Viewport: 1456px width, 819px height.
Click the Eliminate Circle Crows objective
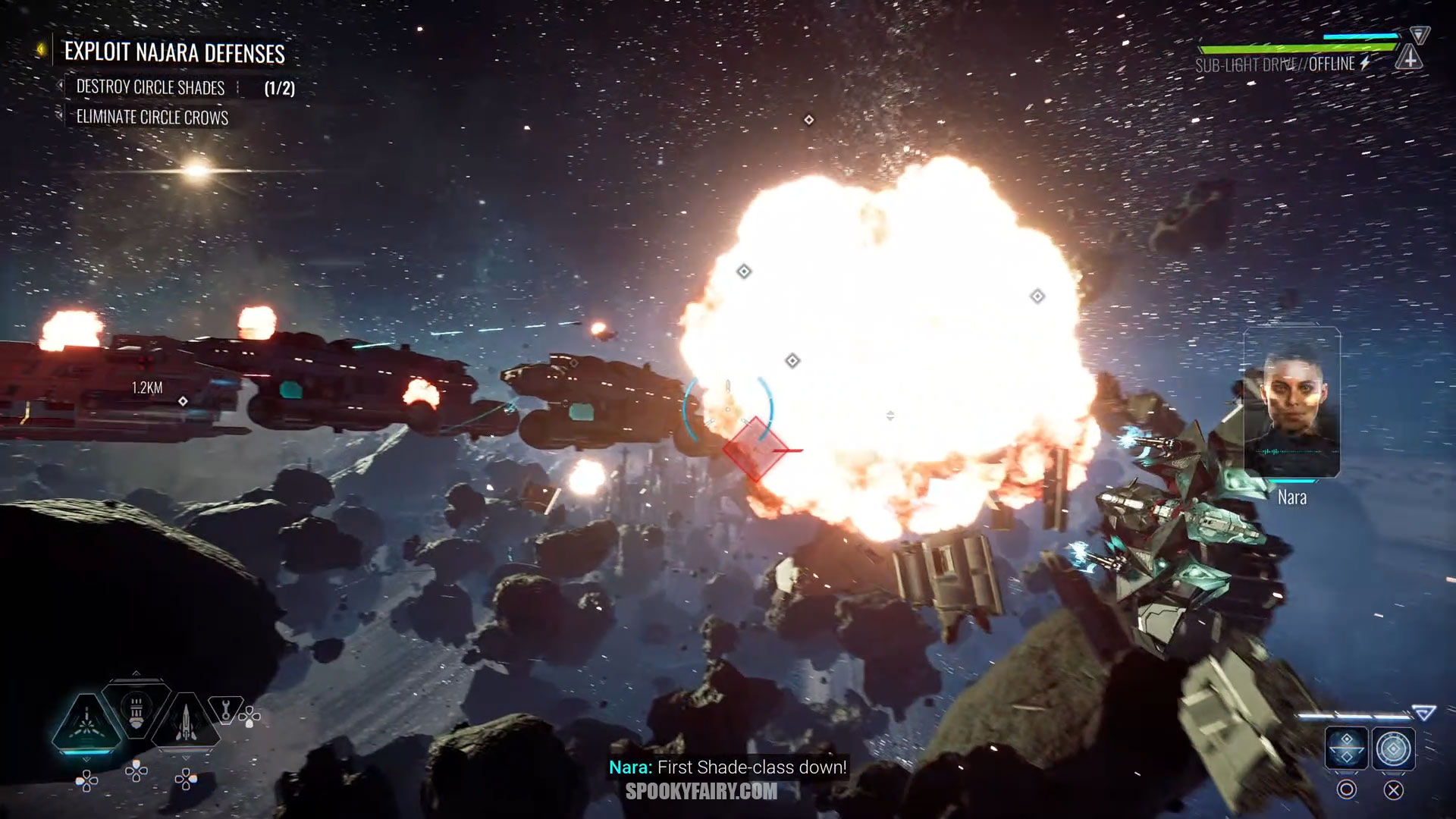coord(152,118)
